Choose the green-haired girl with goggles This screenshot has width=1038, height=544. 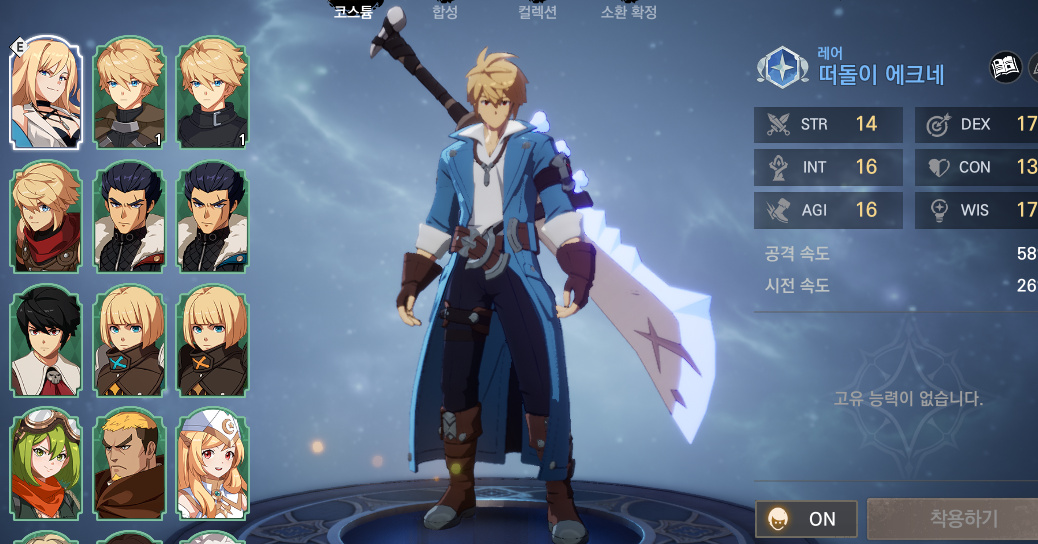point(45,465)
